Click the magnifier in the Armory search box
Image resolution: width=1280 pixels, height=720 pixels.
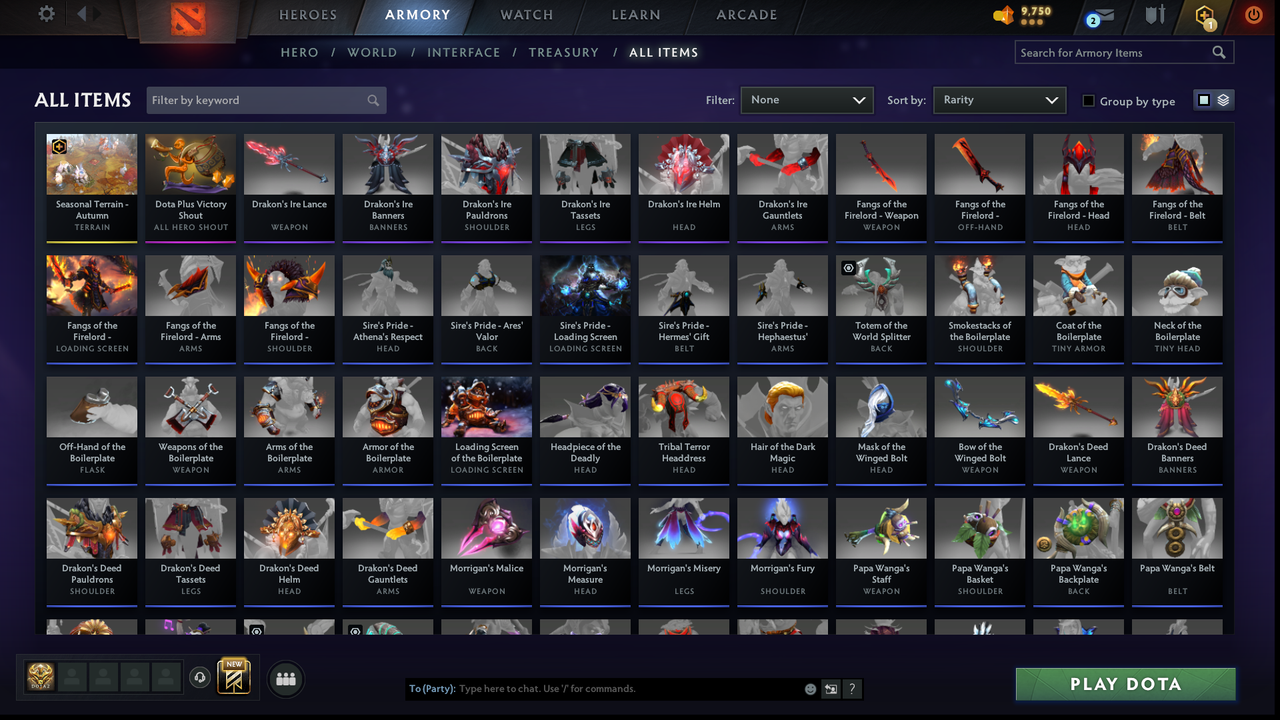point(1219,52)
